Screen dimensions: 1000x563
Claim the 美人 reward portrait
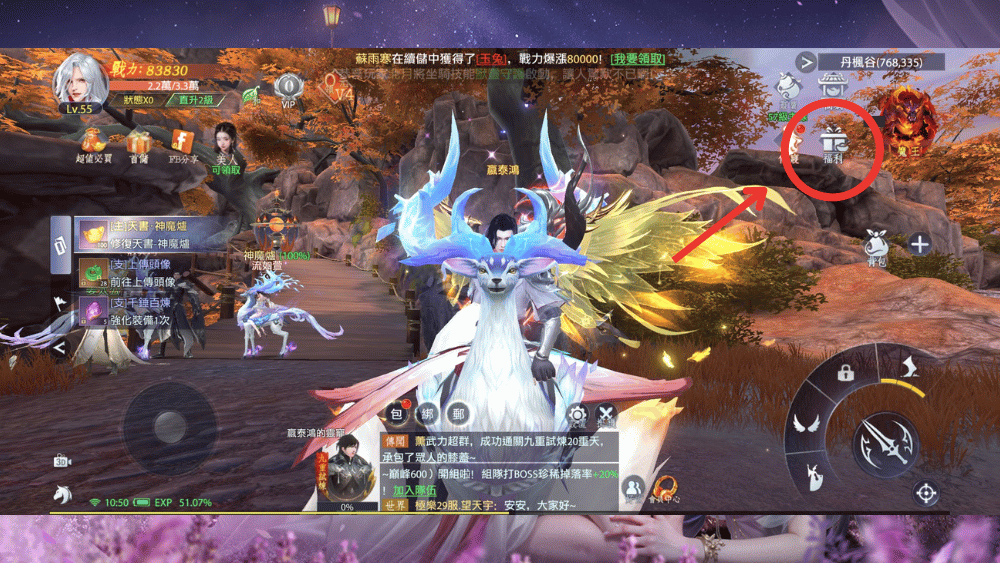(227, 145)
